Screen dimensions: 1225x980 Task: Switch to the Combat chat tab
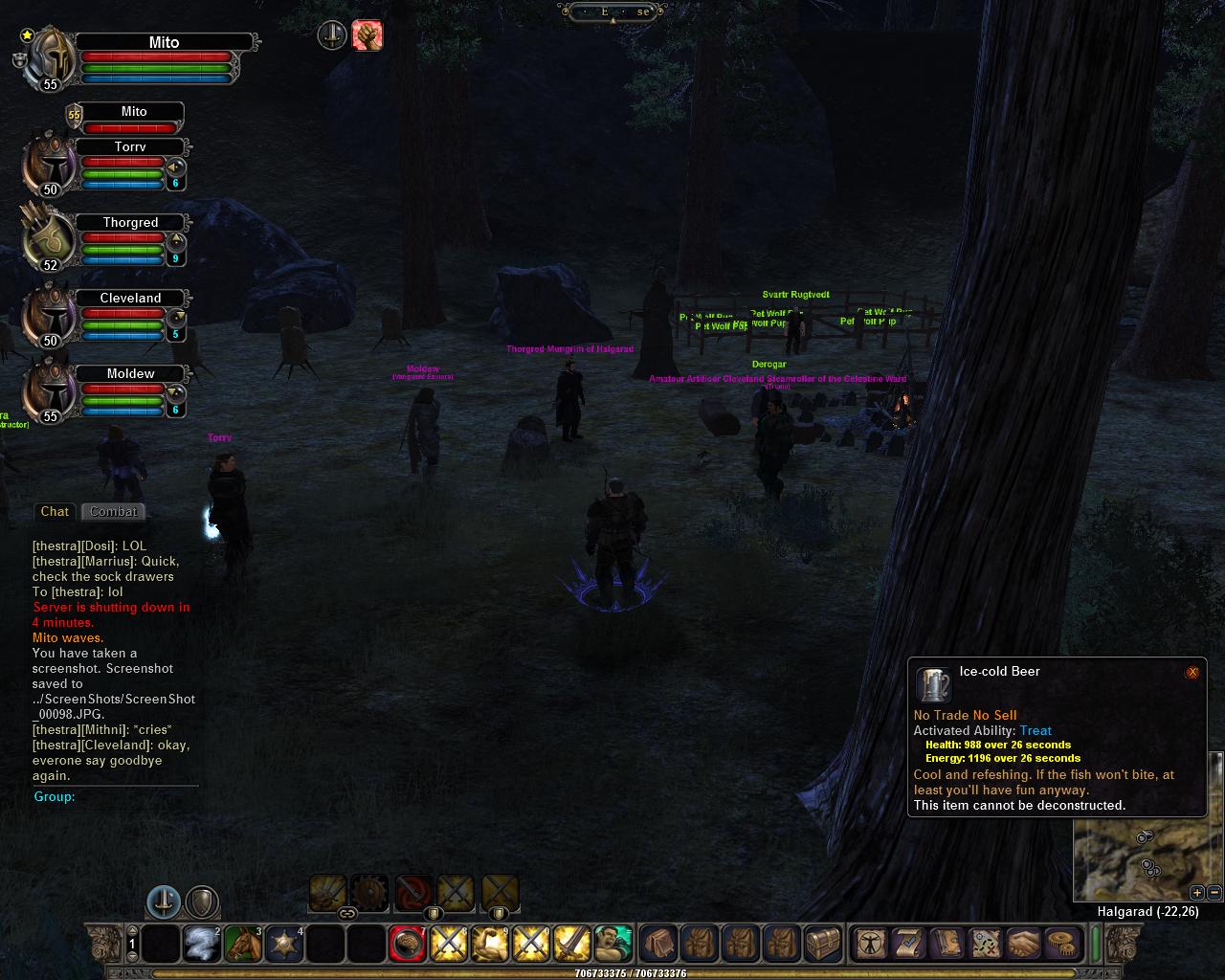[x=114, y=512]
